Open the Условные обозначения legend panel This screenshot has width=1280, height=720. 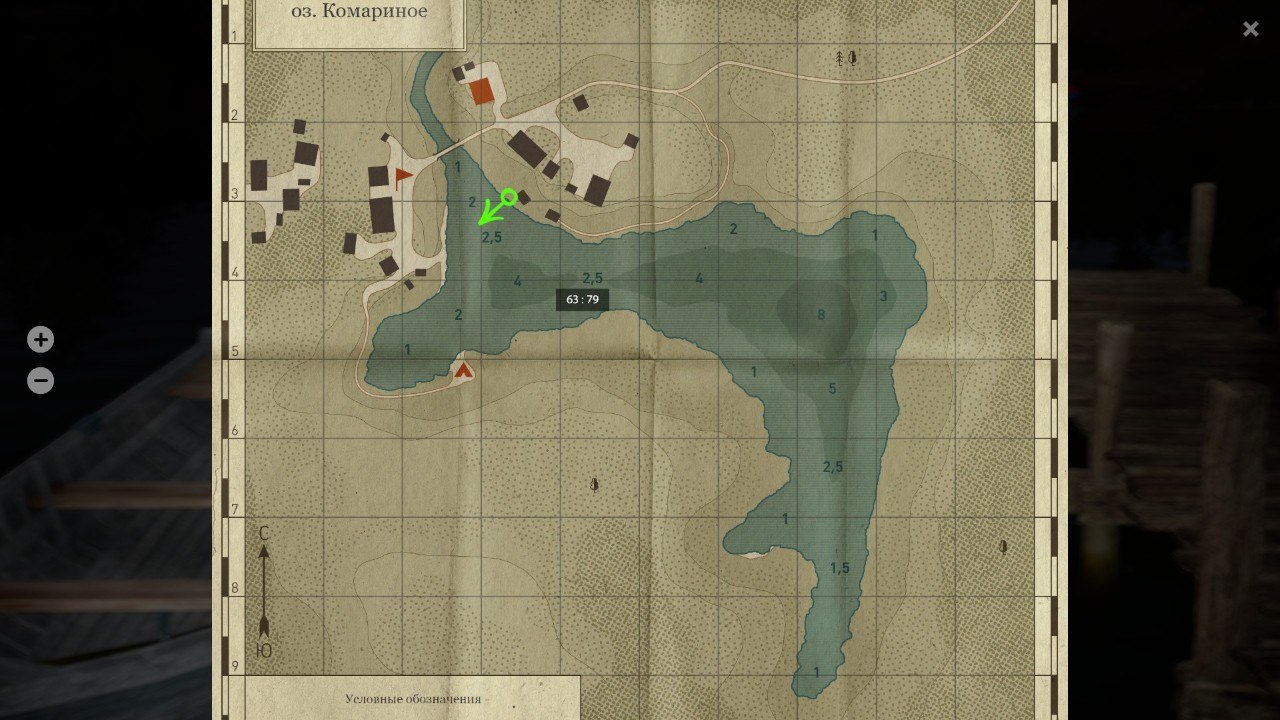[417, 700]
